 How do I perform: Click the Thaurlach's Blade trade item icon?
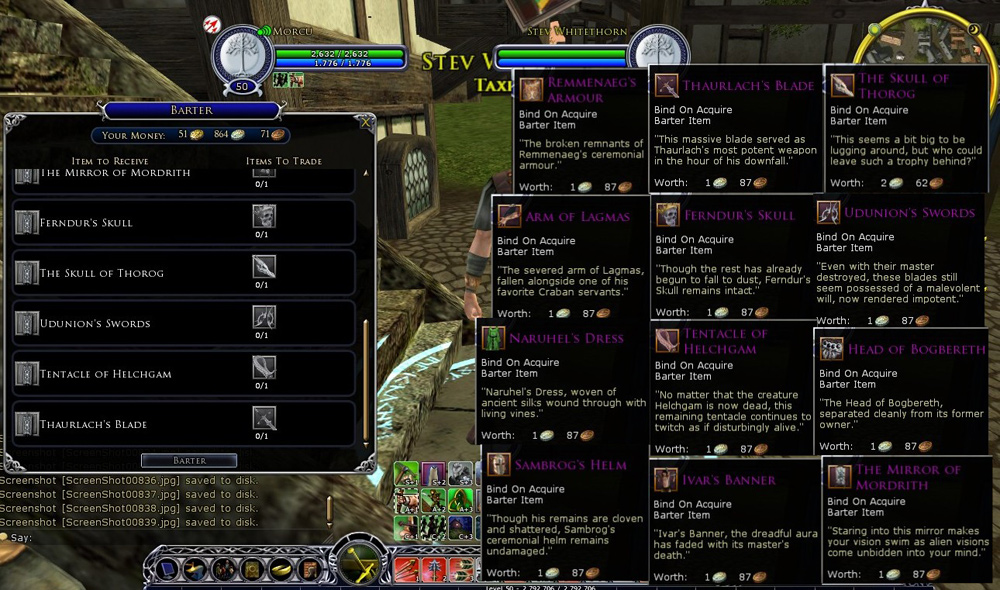tap(263, 417)
